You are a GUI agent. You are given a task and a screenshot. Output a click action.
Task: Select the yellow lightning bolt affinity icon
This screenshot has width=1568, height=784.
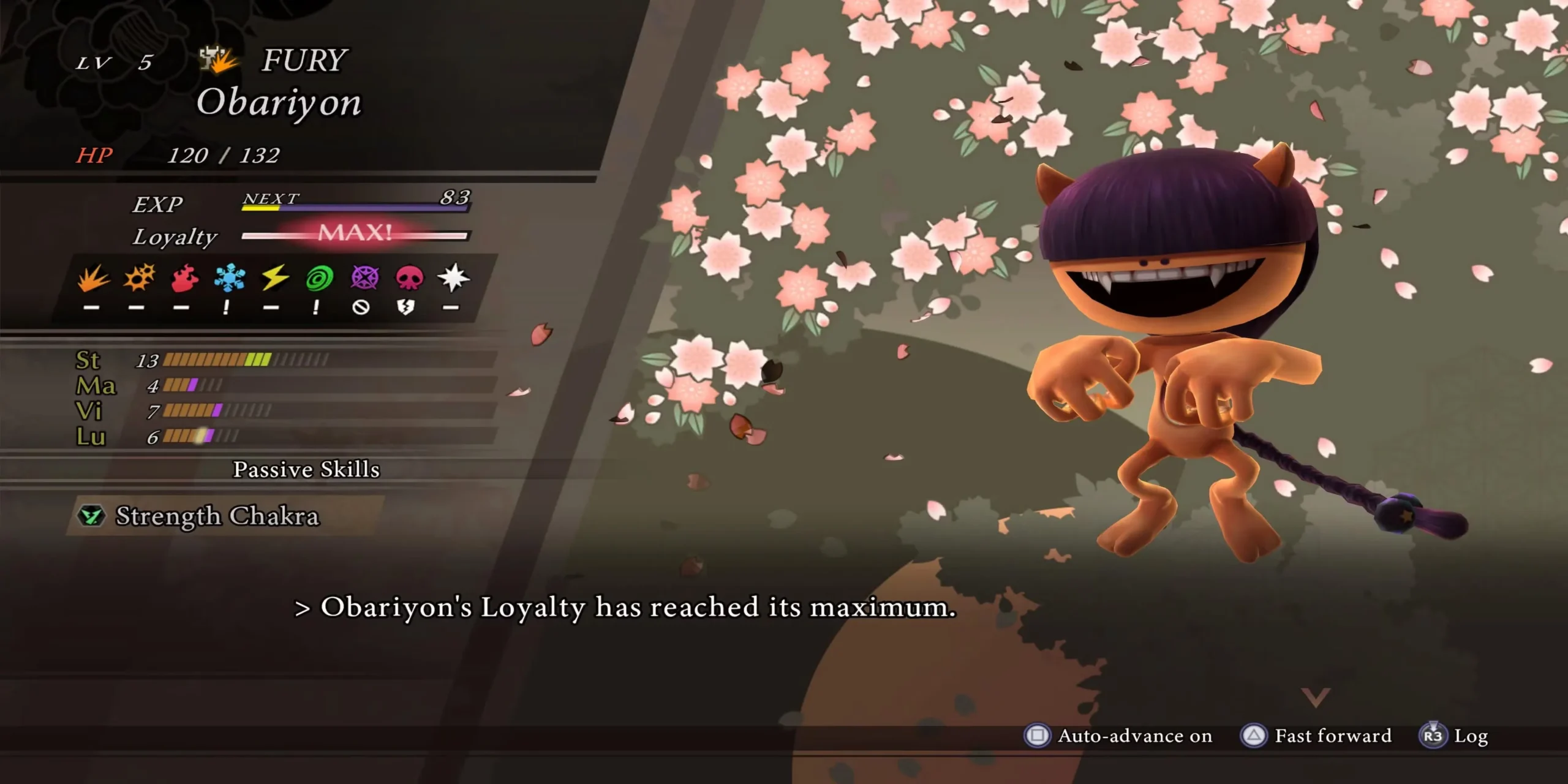click(x=274, y=279)
